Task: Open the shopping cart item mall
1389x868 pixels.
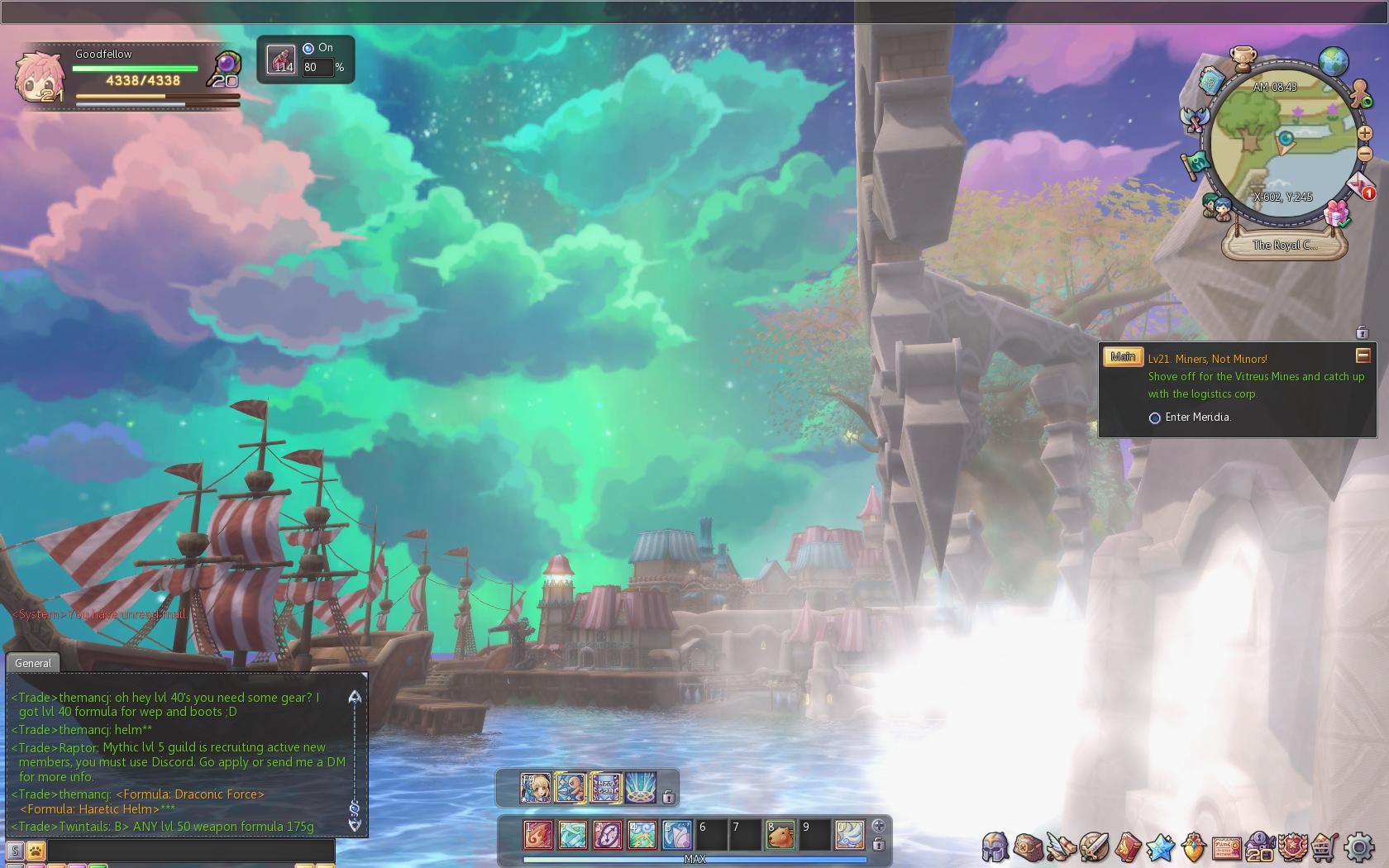Action: (x=1325, y=847)
